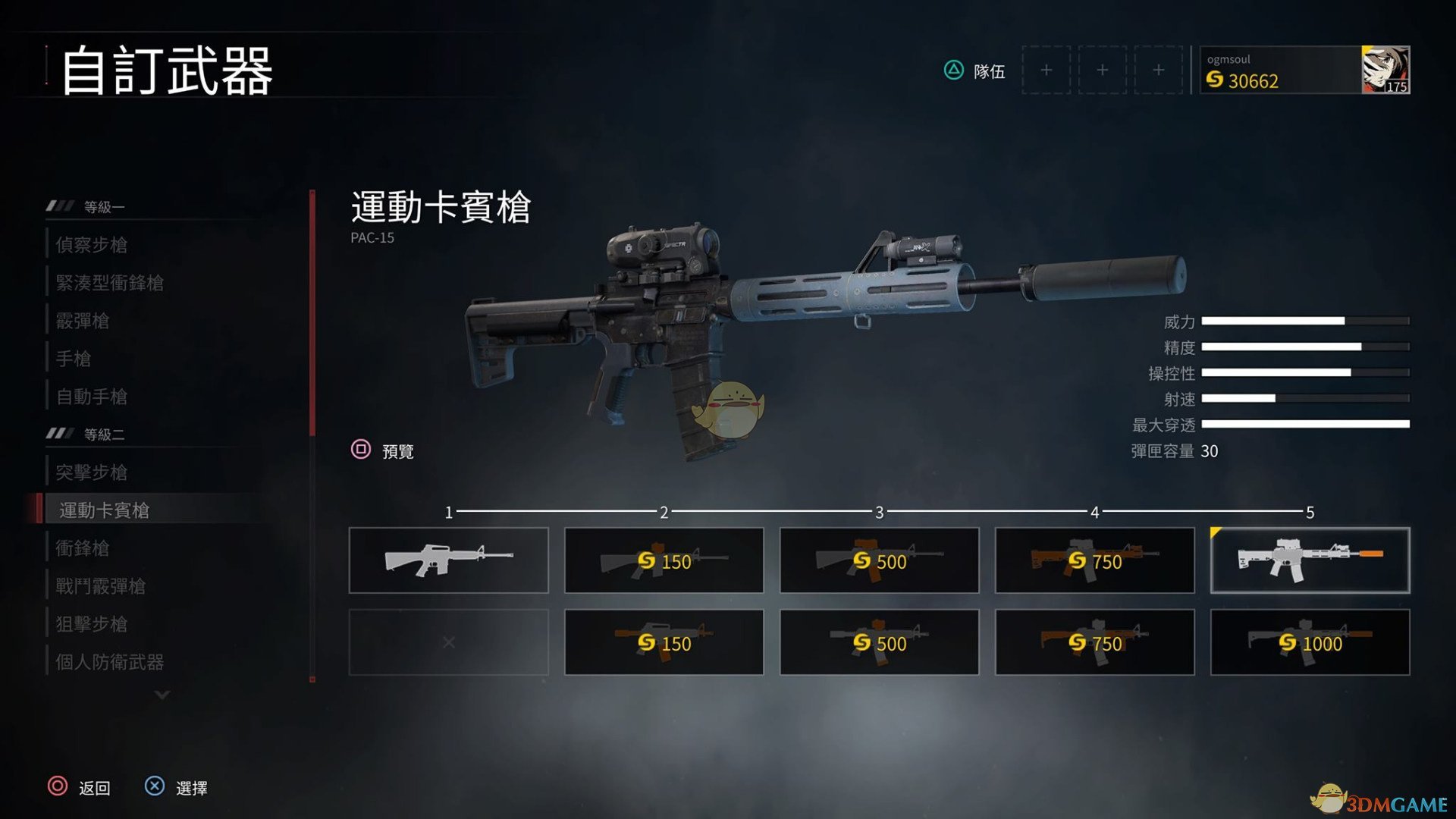Select 突擊步槍 in tier two
1456x819 pixels.
[92, 472]
